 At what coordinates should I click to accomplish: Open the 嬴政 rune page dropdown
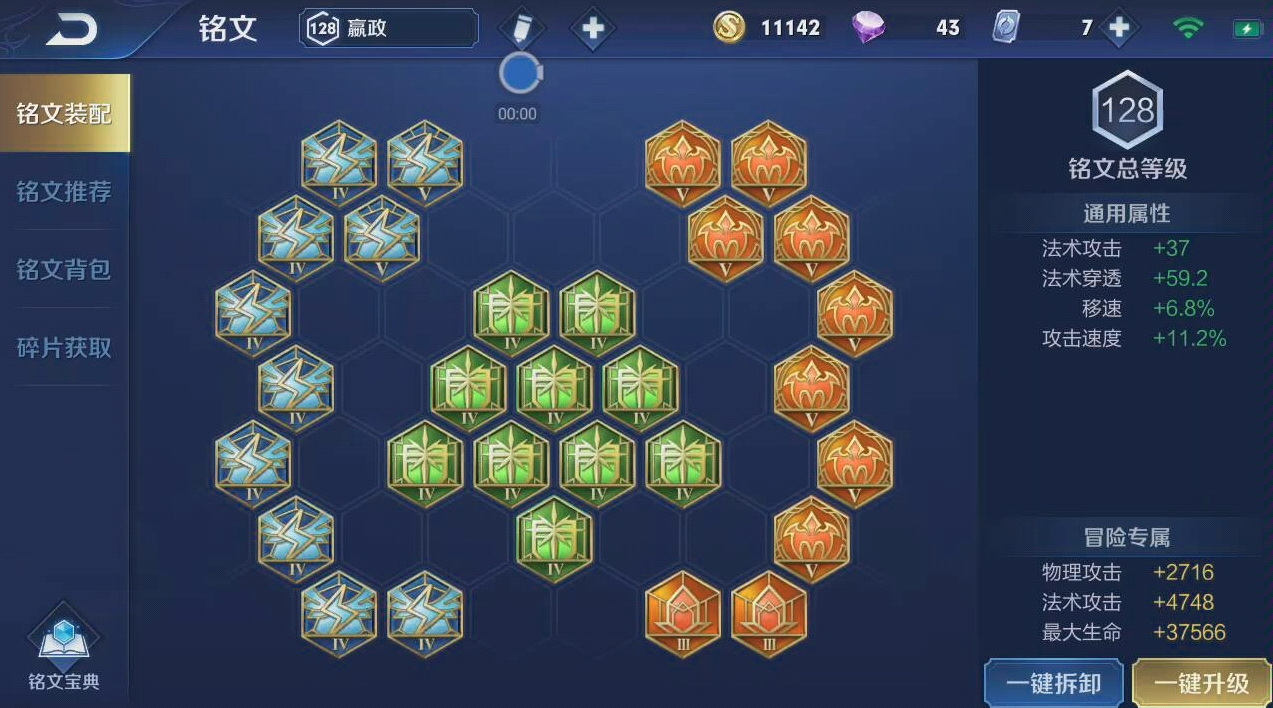click(389, 28)
